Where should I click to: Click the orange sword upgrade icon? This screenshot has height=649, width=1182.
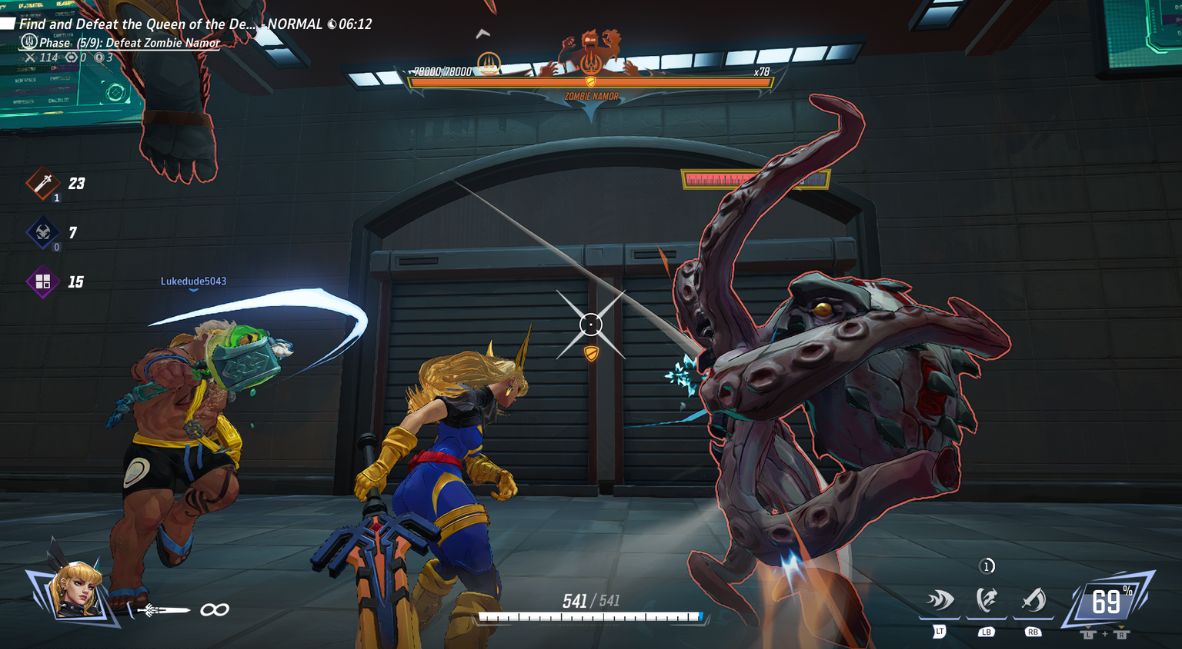(43, 183)
